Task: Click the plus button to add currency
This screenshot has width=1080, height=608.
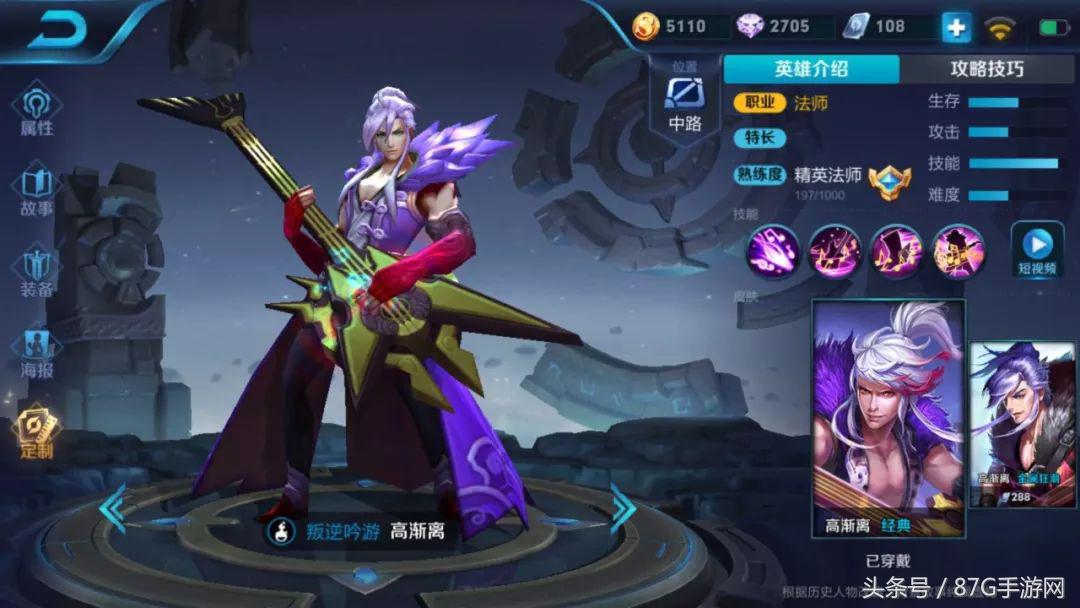Action: (956, 27)
